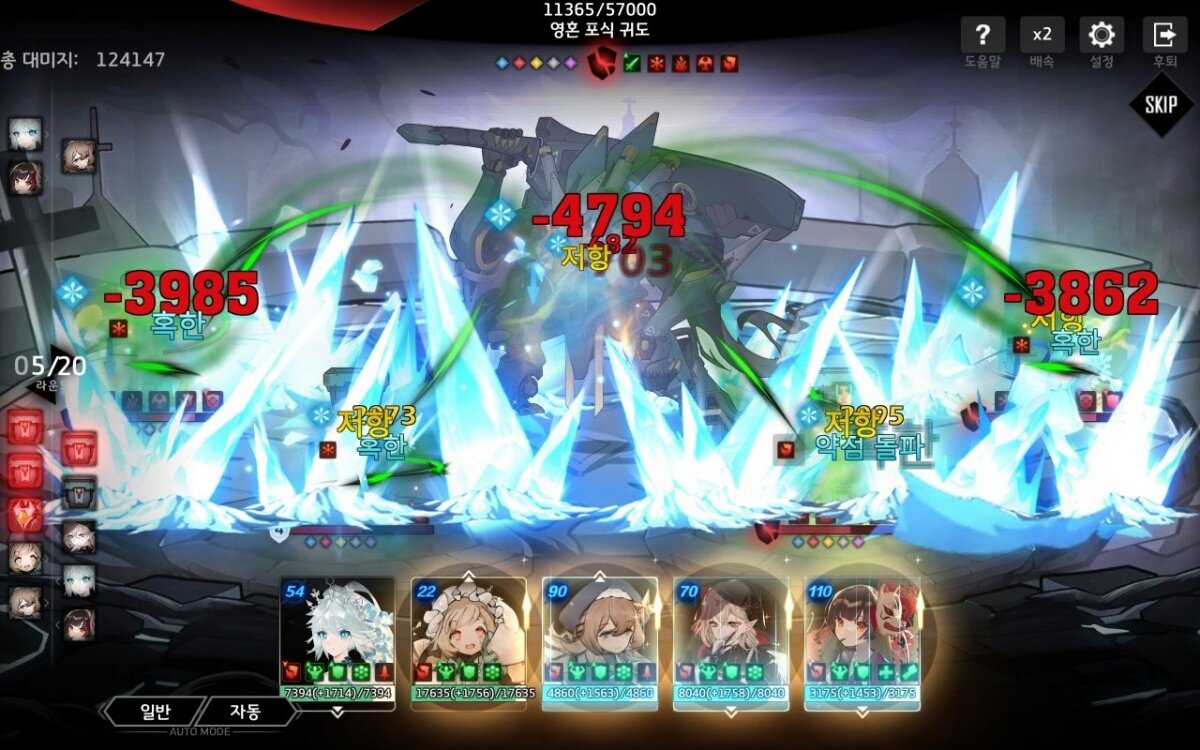The height and width of the screenshot is (750, 1200).
Task: Retreat from battle with 후퇴 button
Action: coord(1164,36)
